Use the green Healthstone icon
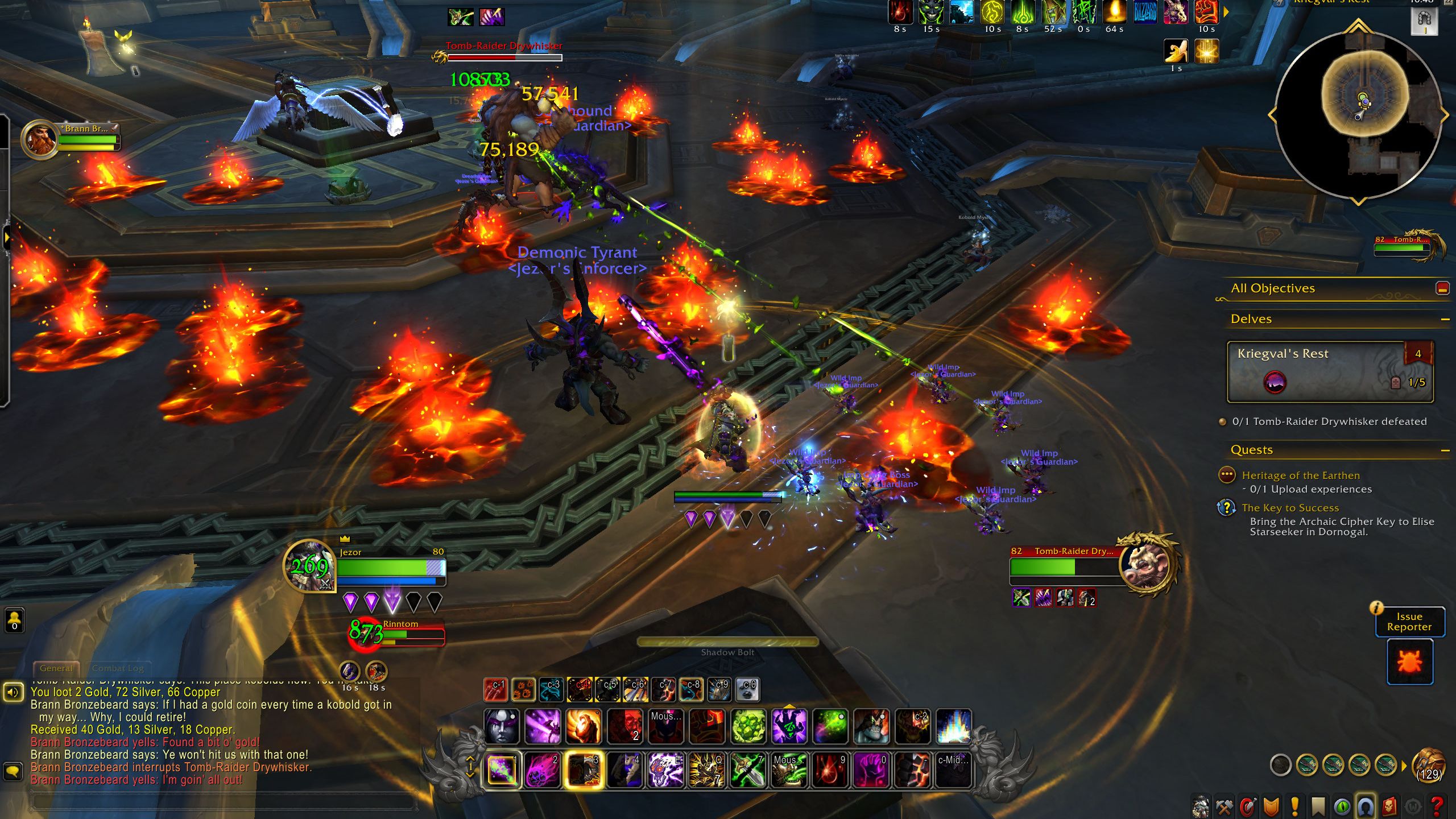The width and height of the screenshot is (1456, 819). tap(748, 726)
